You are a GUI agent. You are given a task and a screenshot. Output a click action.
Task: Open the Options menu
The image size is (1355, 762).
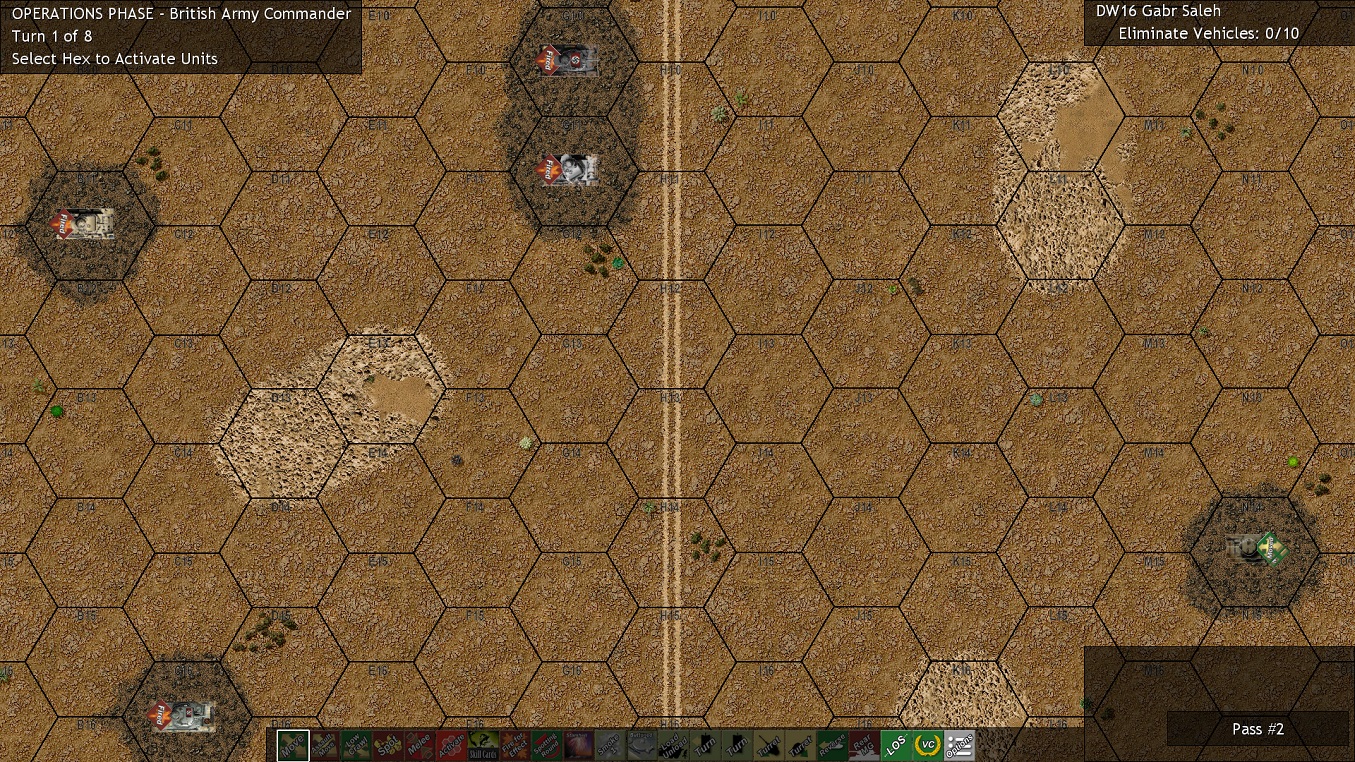coord(959,745)
